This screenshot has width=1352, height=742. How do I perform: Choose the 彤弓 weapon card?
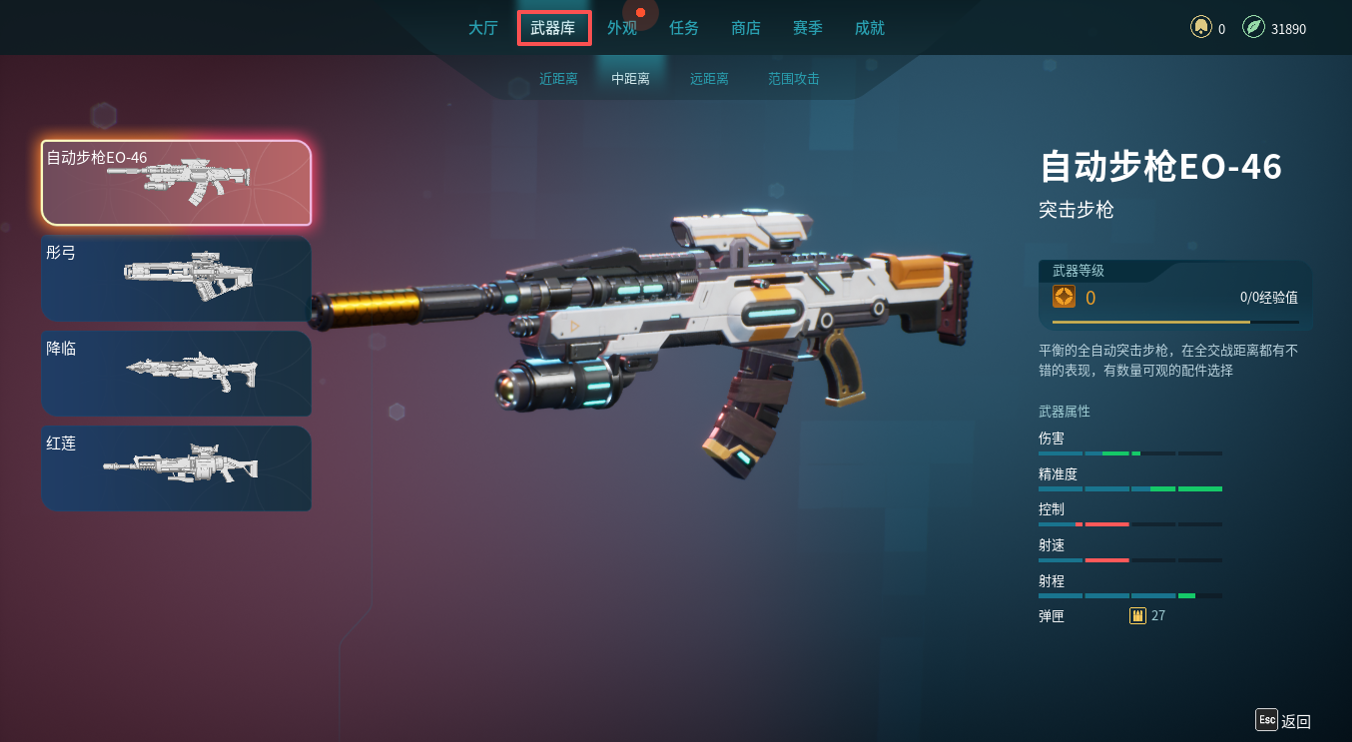(x=176, y=278)
